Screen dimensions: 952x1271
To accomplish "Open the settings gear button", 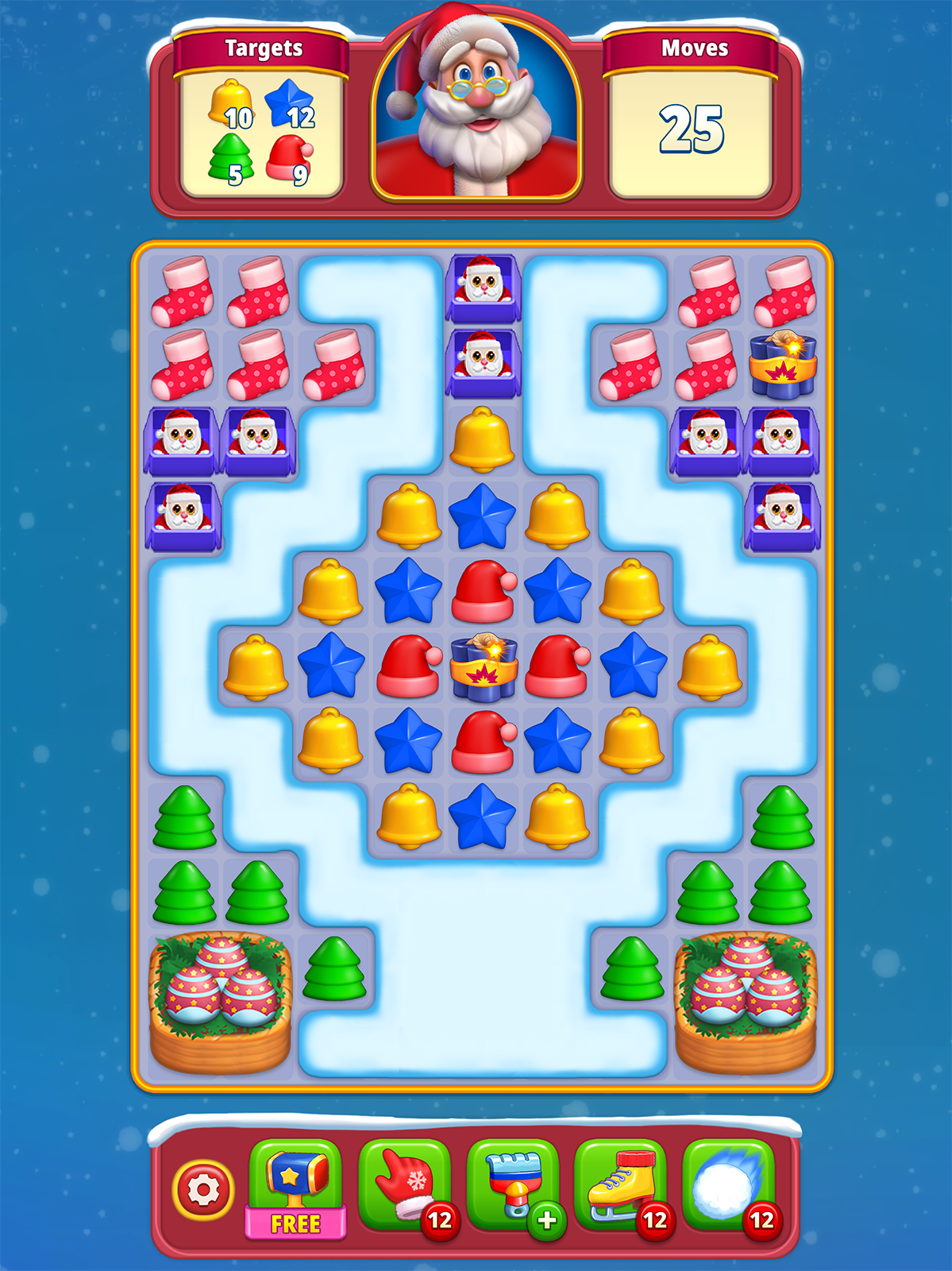I will pos(203,1189).
